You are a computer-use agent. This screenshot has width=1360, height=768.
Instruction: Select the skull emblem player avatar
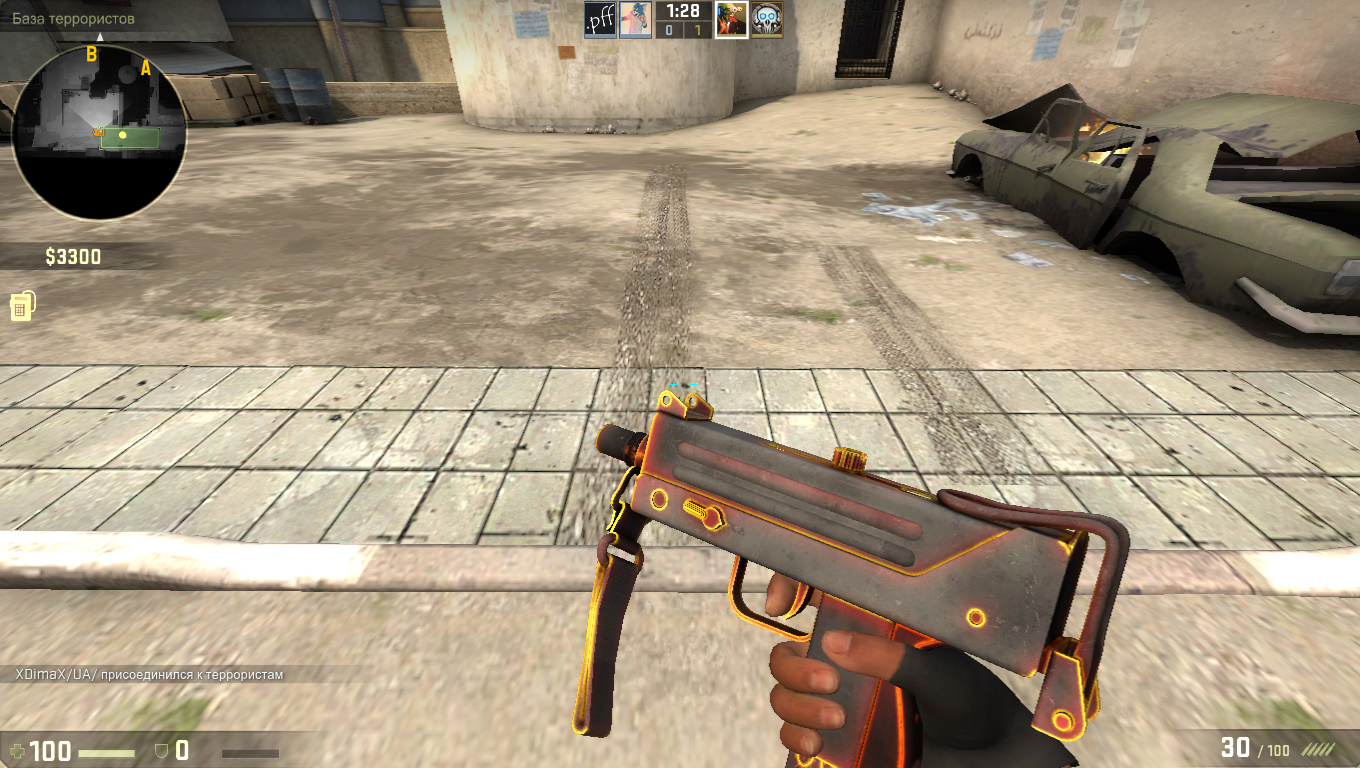[x=766, y=20]
